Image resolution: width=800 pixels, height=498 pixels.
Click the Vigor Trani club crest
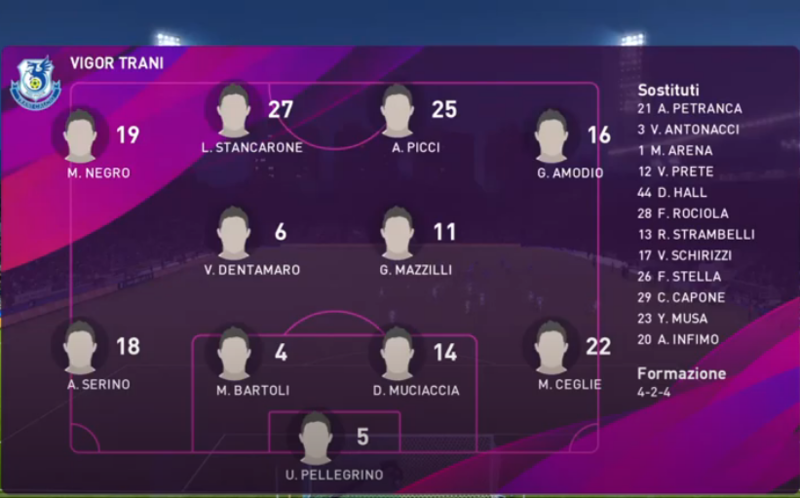click(35, 84)
